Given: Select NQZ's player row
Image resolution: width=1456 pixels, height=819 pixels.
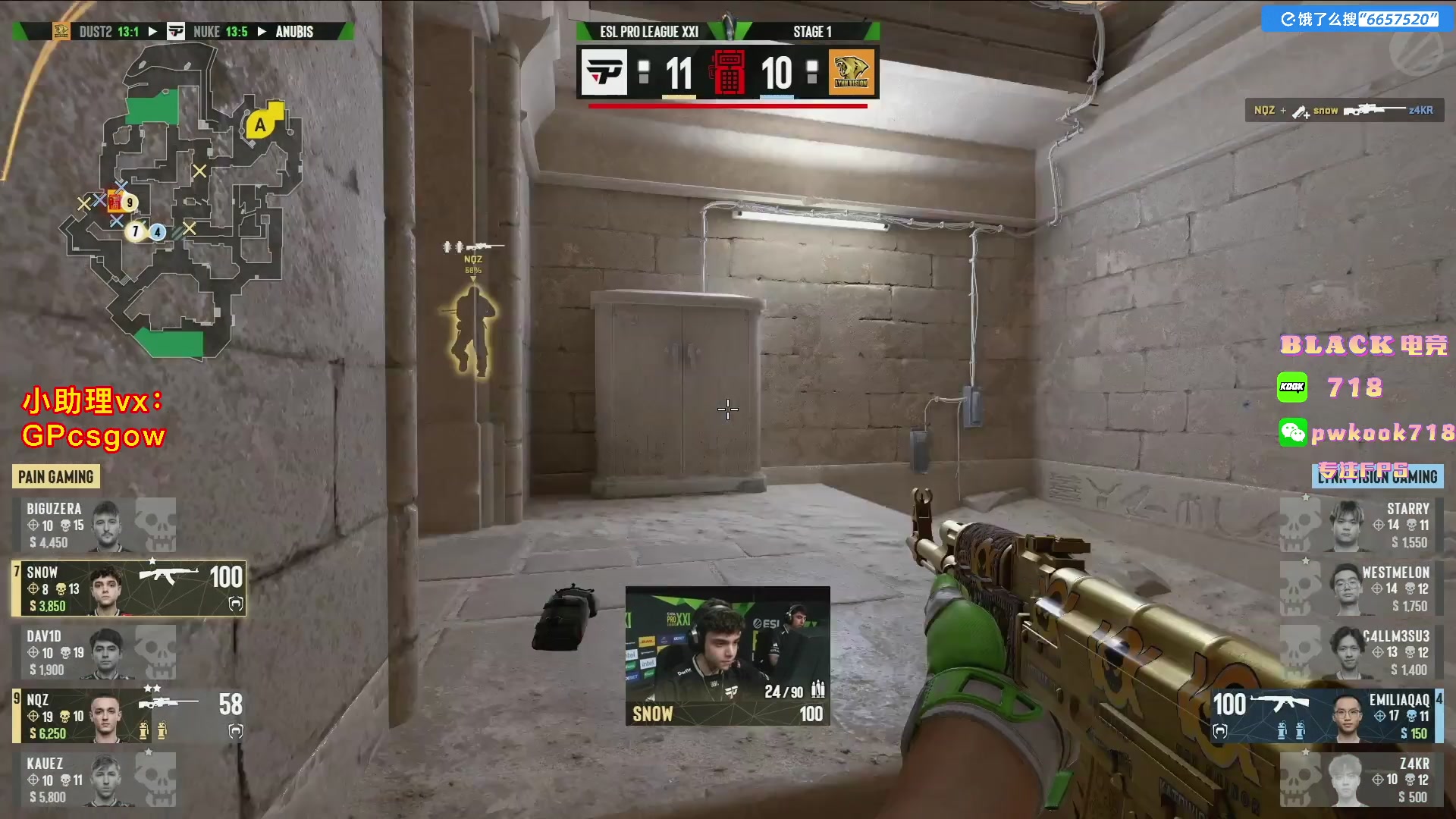Looking at the screenshot, I should (x=129, y=716).
